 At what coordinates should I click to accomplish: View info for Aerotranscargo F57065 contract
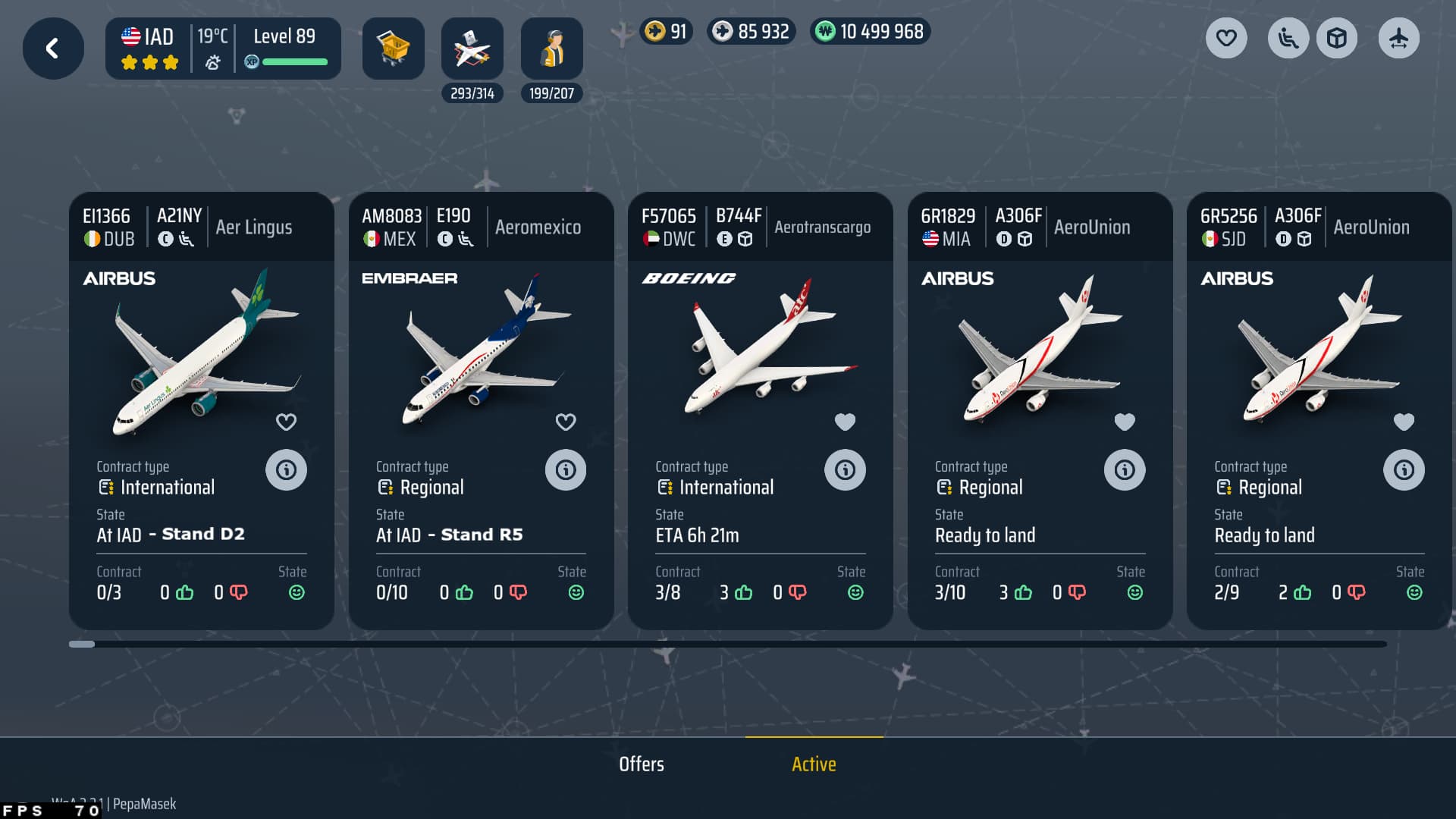(845, 470)
